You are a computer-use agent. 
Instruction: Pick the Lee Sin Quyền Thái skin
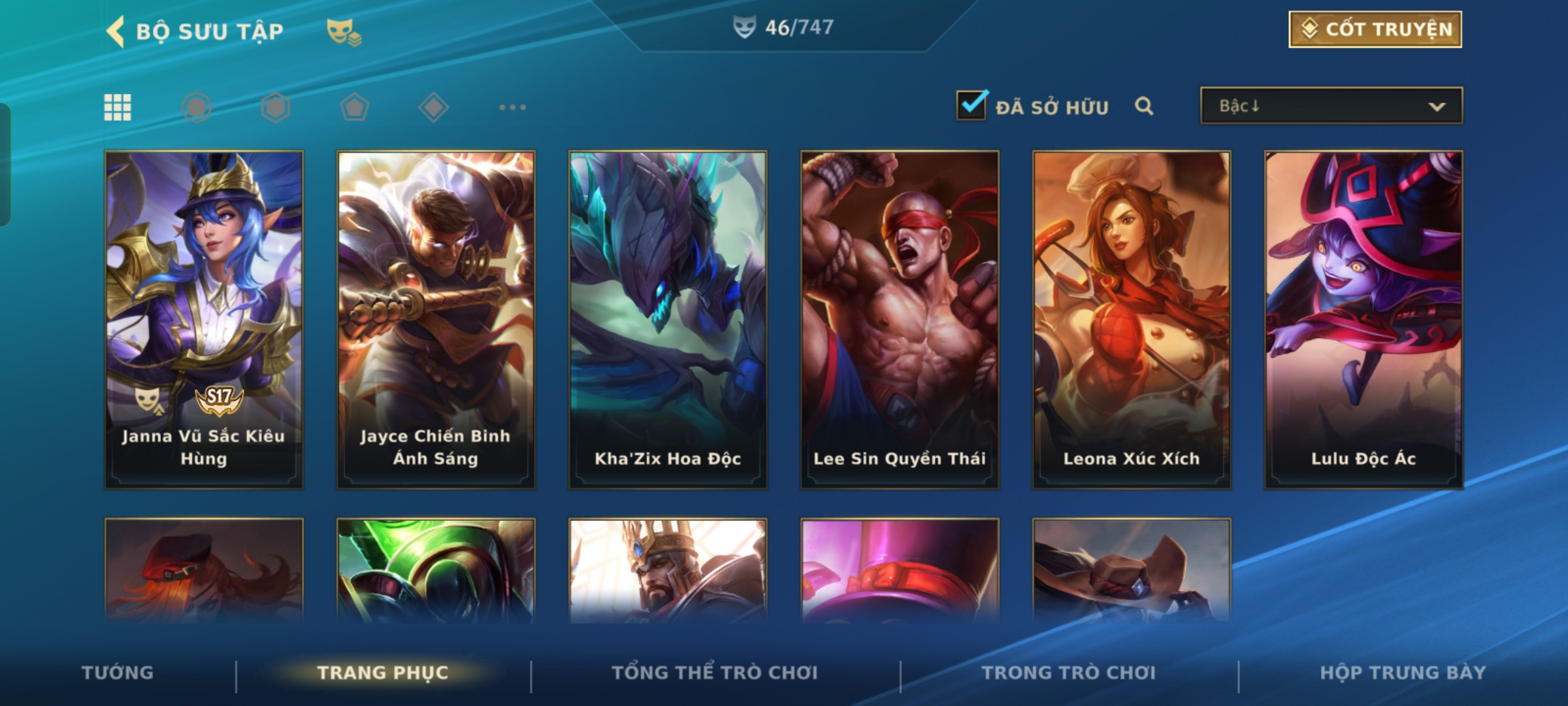[x=900, y=320]
